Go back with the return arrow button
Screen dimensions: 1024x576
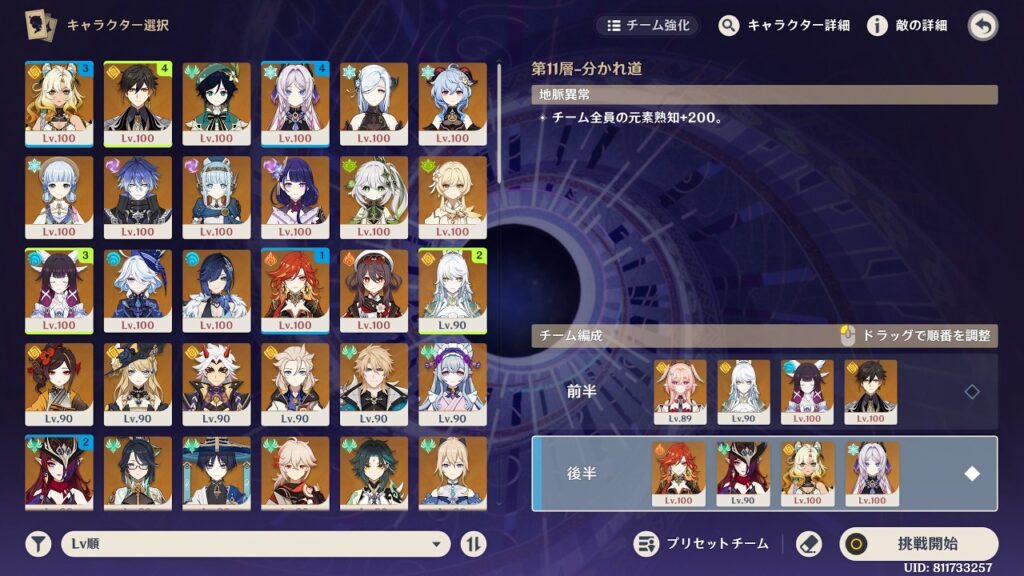983,25
